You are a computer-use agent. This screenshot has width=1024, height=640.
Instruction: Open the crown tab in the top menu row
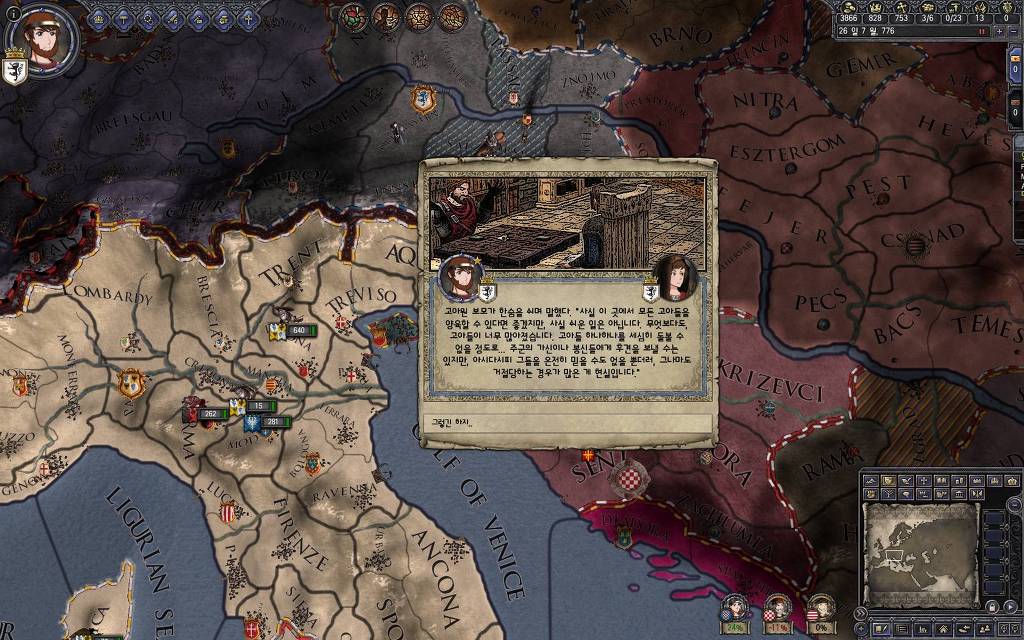[x=100, y=17]
